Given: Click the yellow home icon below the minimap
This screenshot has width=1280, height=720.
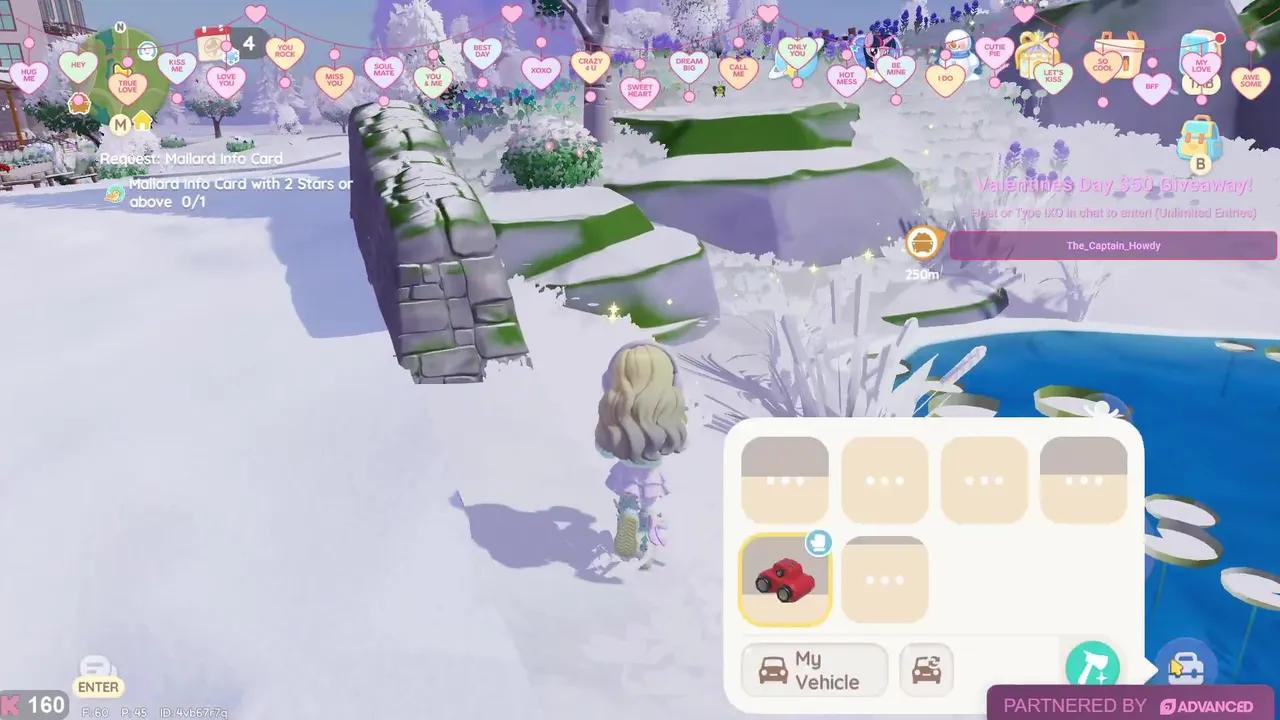Looking at the screenshot, I should pyautogui.click(x=142, y=122).
